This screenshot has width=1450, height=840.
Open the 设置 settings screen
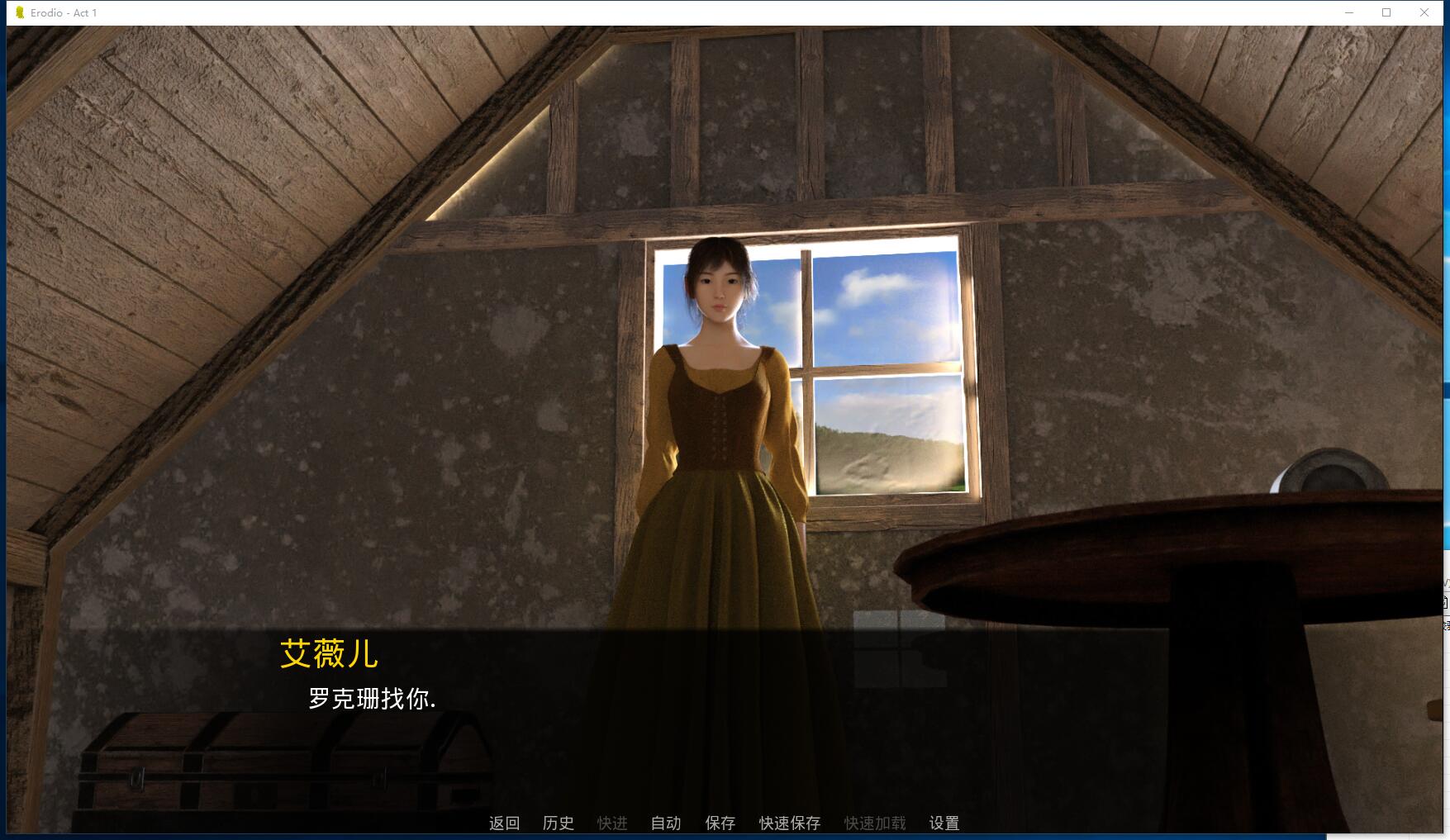(944, 823)
